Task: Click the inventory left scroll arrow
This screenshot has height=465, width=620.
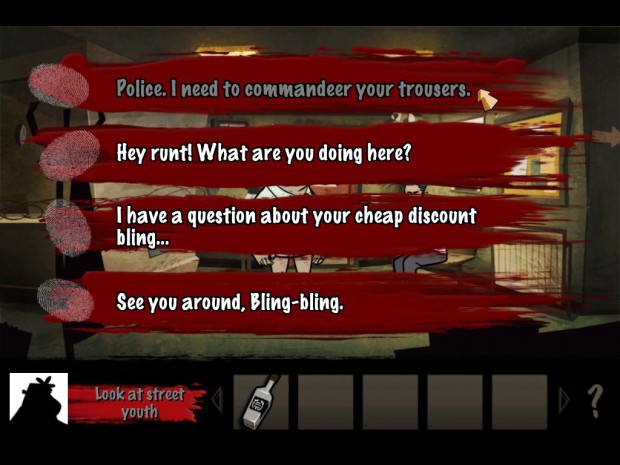Action: [x=216, y=402]
